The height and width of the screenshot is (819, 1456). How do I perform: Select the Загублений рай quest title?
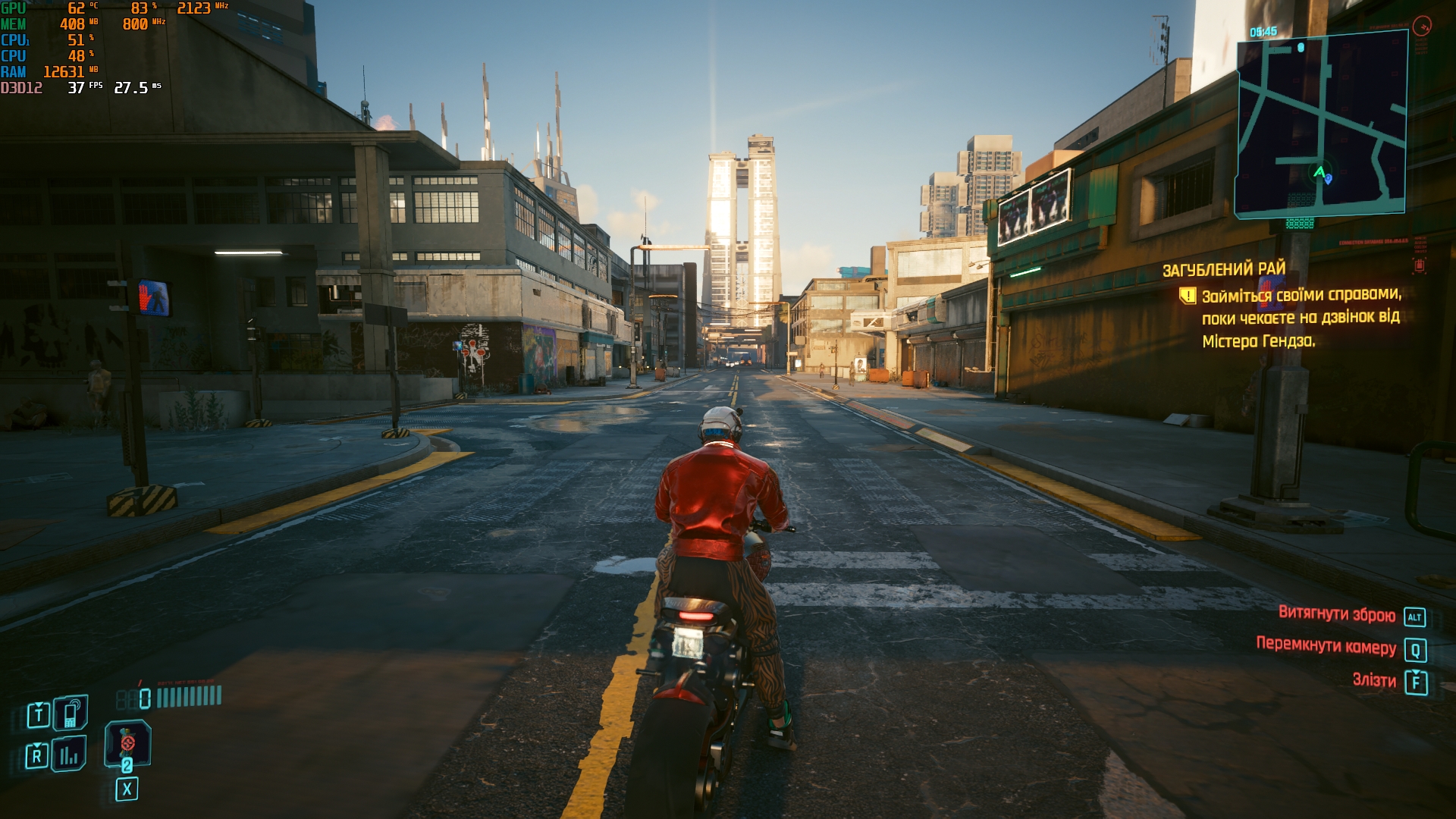coord(1224,269)
